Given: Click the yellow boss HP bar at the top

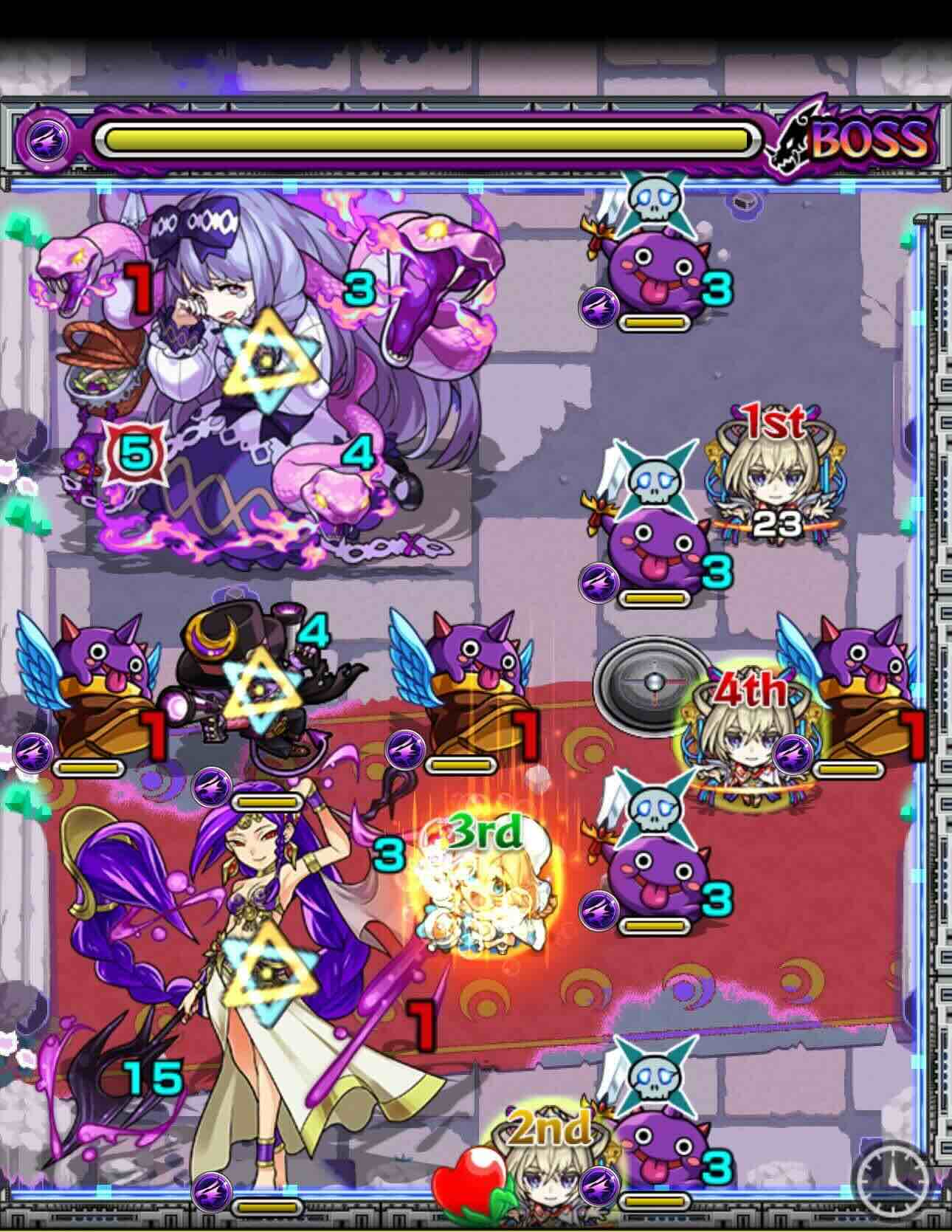Looking at the screenshot, I should pos(428,136).
